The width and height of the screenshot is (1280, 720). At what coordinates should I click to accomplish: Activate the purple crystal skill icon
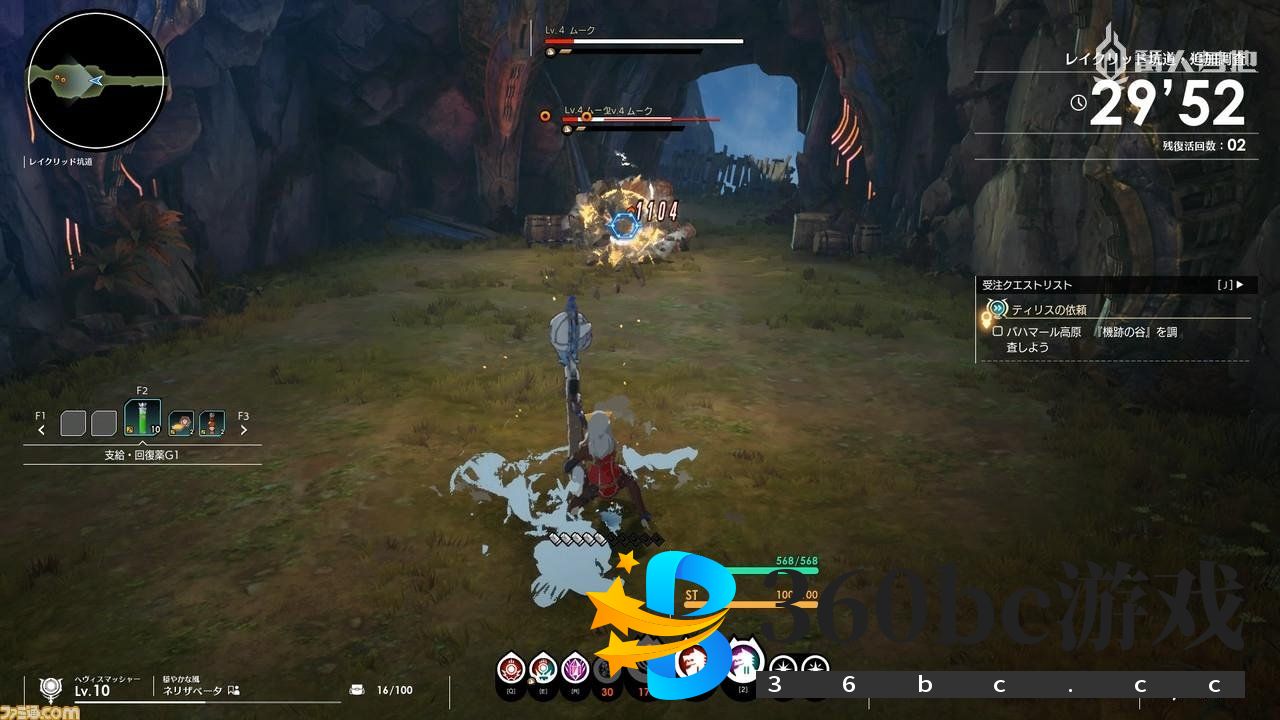[575, 665]
